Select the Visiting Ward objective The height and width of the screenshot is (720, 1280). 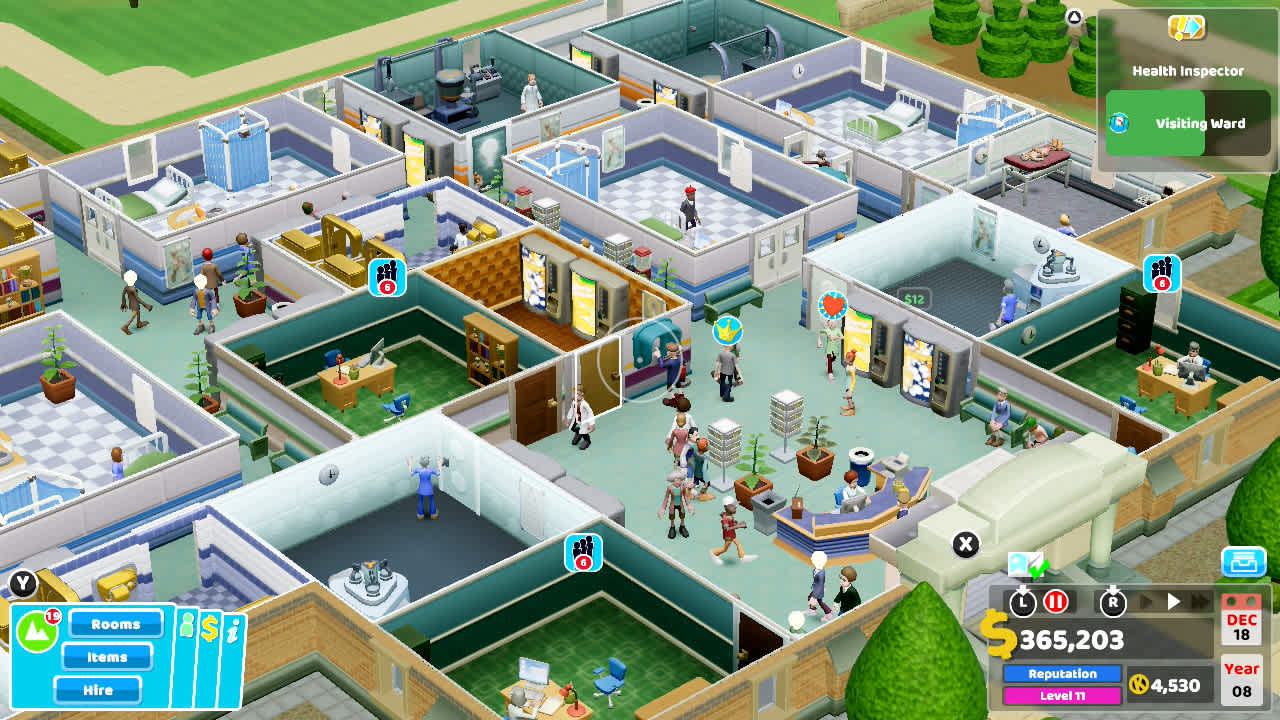pos(1200,122)
